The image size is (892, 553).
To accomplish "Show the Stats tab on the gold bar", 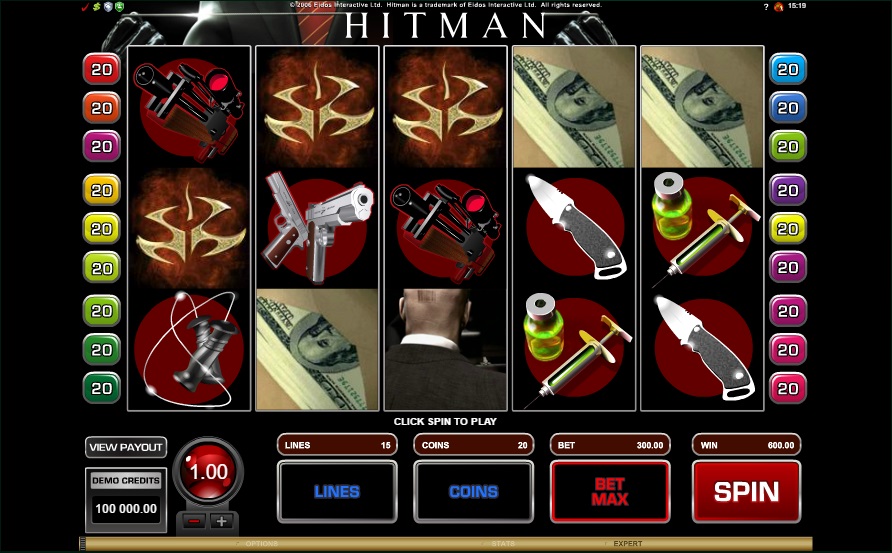I will tap(503, 544).
